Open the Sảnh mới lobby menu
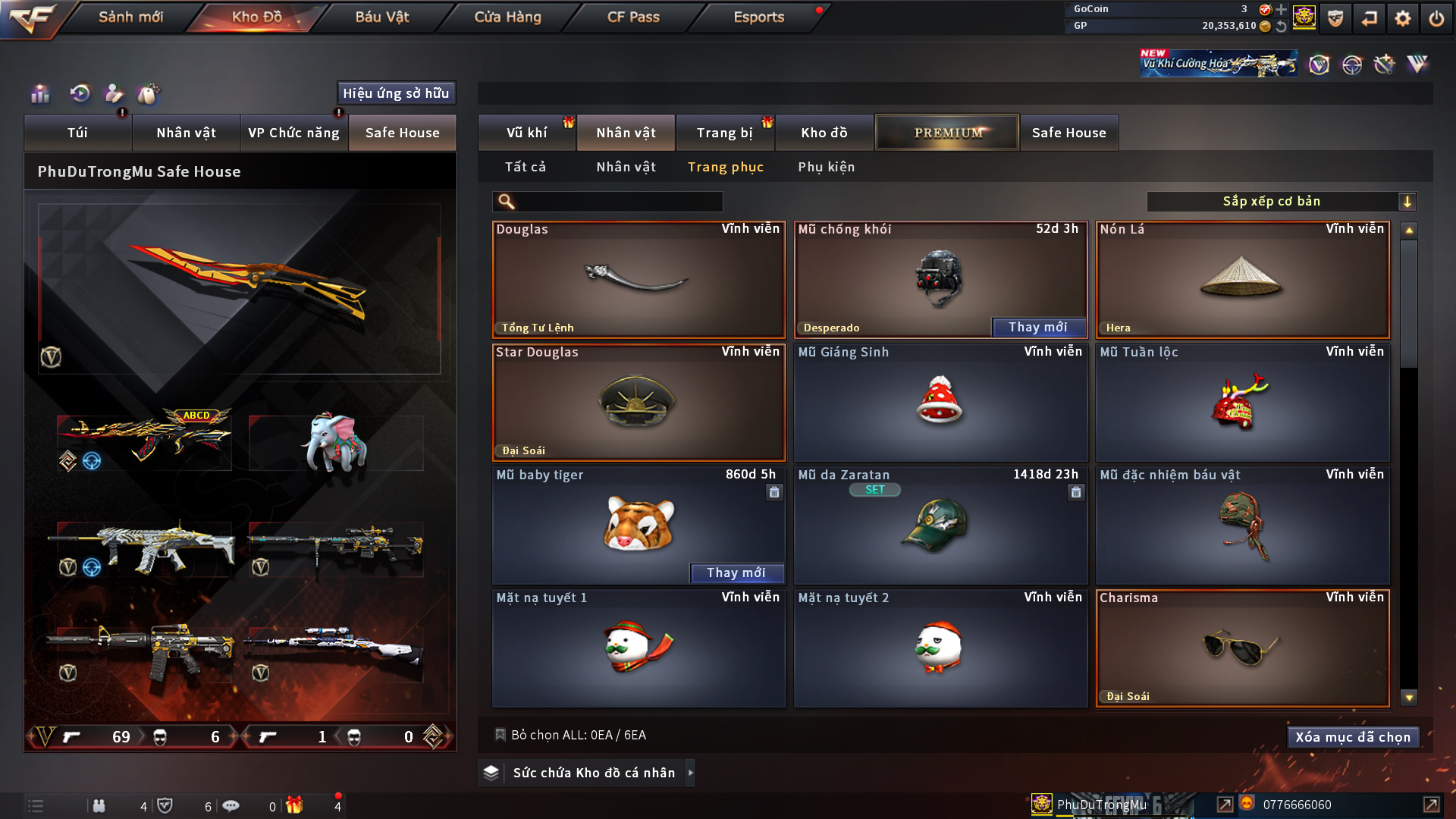Viewport: 1456px width, 819px height. coord(130,17)
